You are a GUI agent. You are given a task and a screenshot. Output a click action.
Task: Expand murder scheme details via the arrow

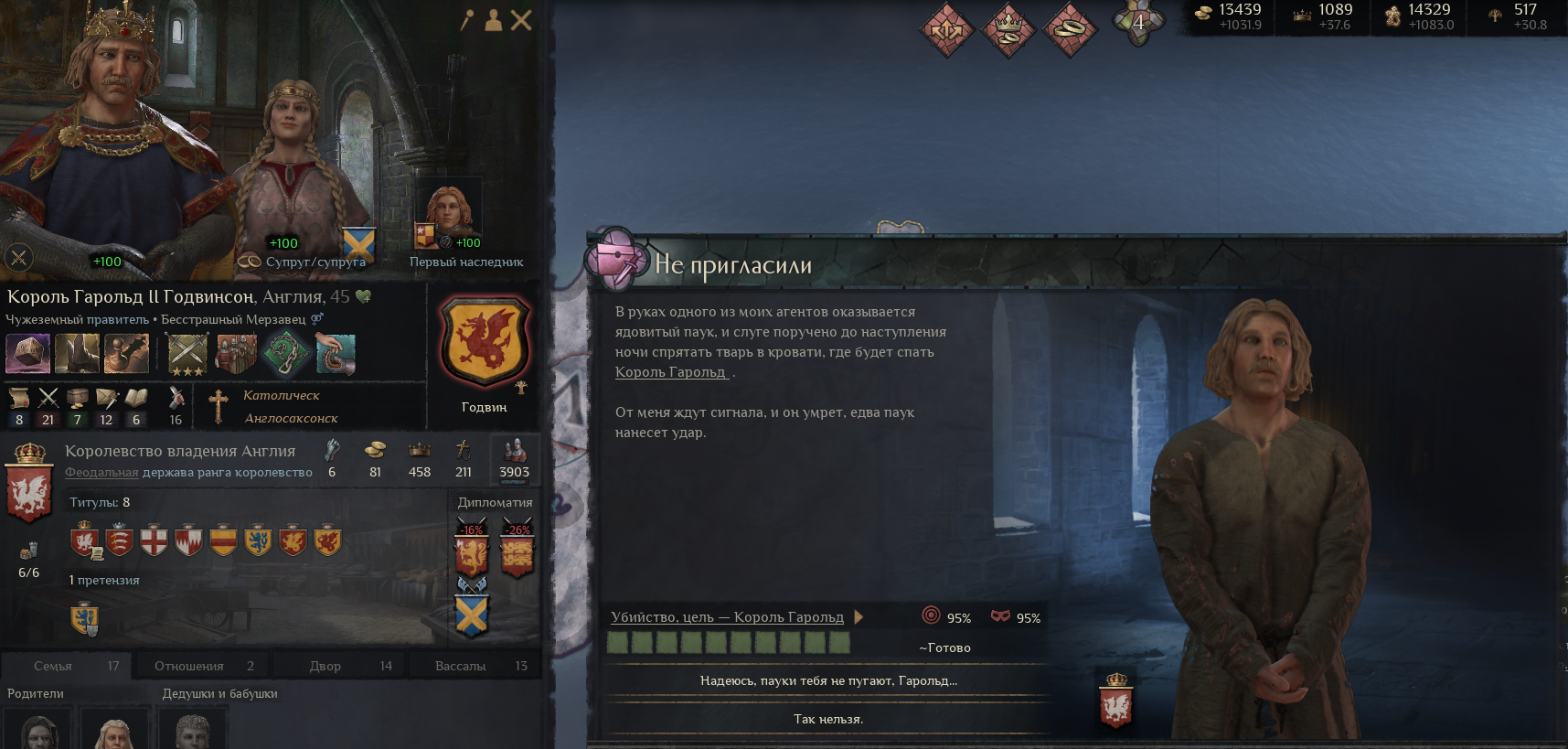(858, 617)
